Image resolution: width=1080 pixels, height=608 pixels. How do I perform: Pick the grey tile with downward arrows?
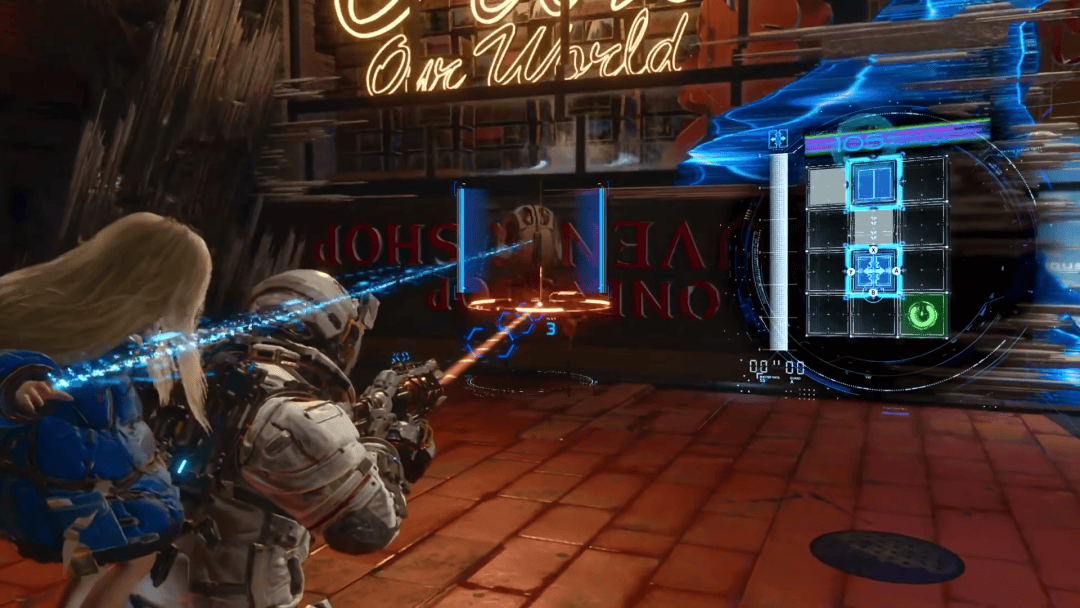874,225
